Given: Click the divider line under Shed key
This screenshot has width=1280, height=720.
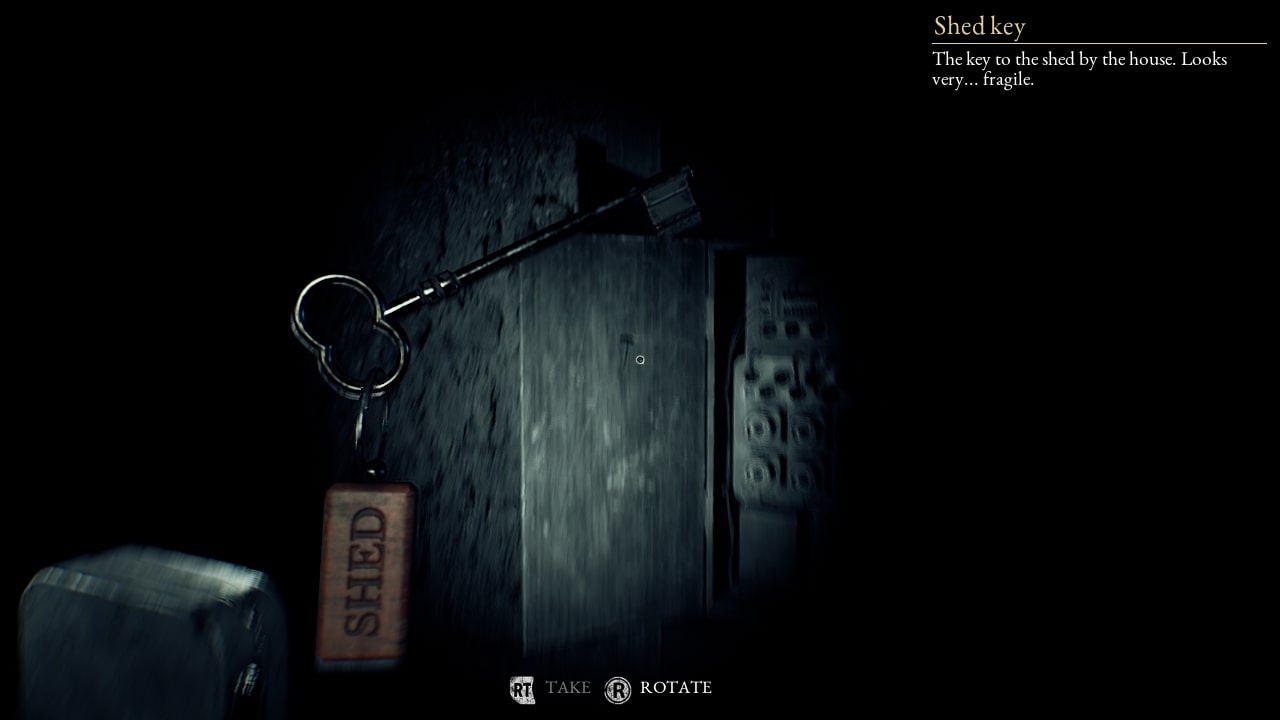Looking at the screenshot, I should (1098, 43).
